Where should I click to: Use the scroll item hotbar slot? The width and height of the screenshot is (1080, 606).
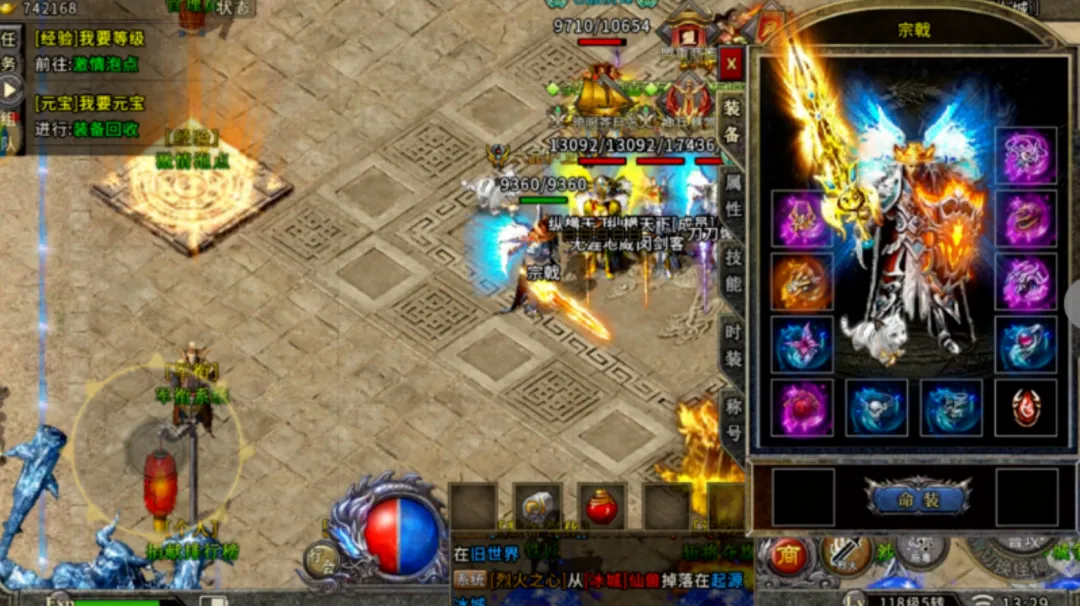(537, 506)
